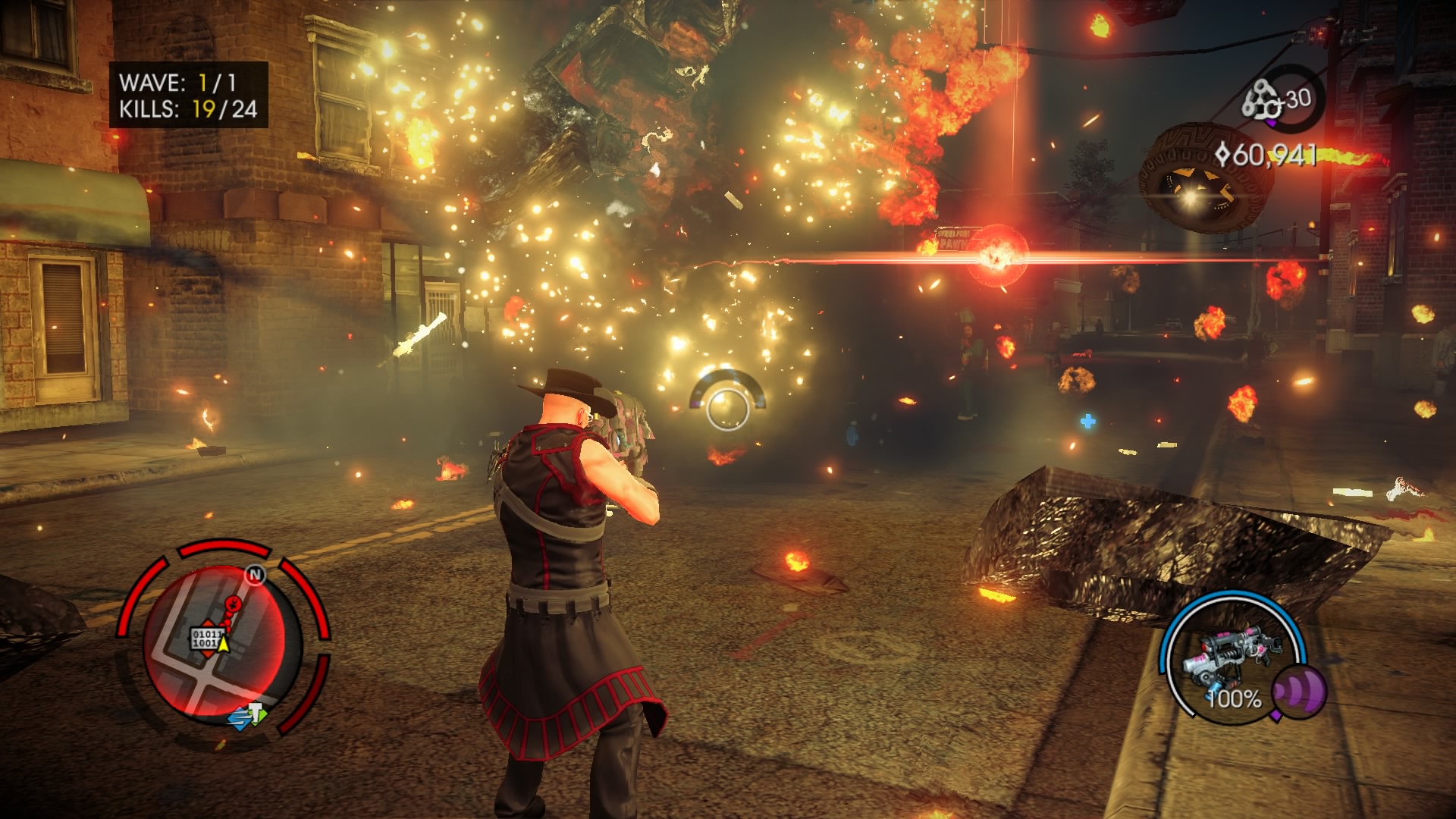1456x819 pixels.
Task: Click the blue S marker on minimap edge
Action: click(240, 717)
